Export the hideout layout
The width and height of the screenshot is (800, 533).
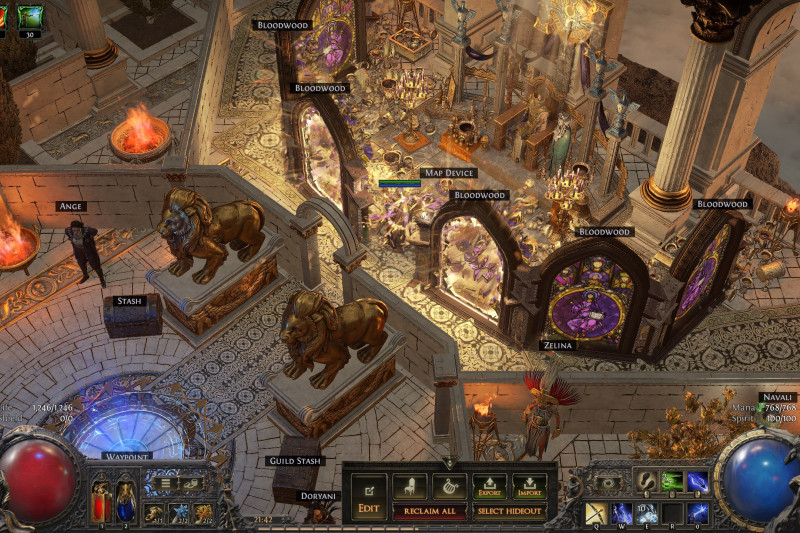pos(489,486)
